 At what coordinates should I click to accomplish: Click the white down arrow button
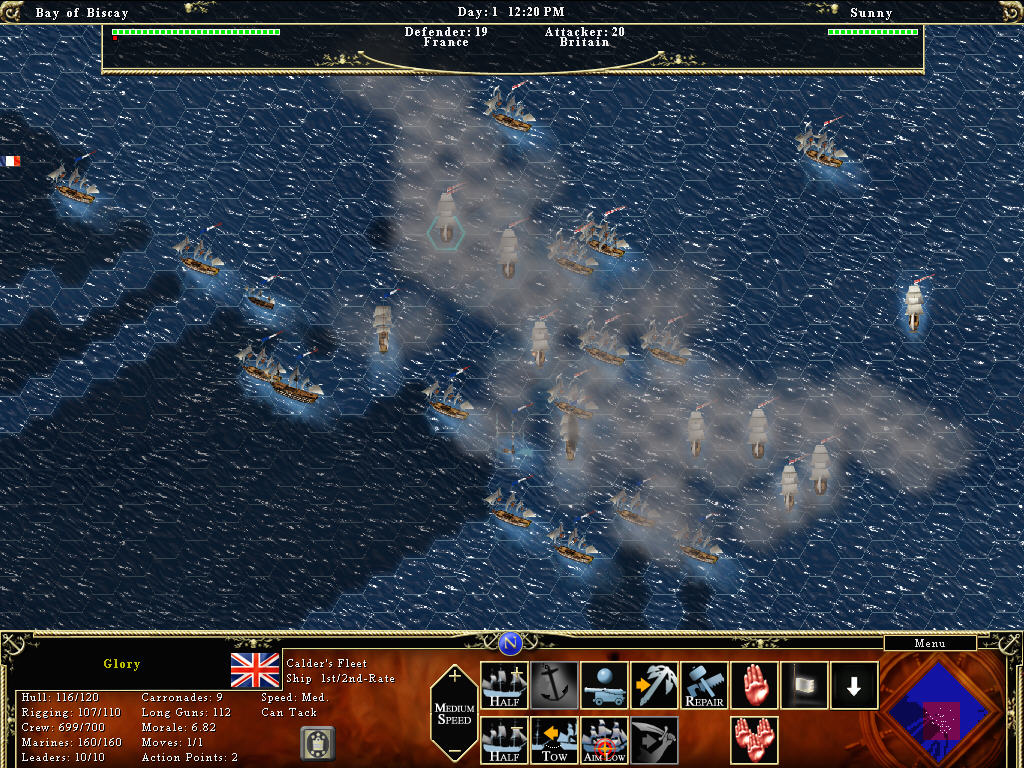(x=854, y=685)
